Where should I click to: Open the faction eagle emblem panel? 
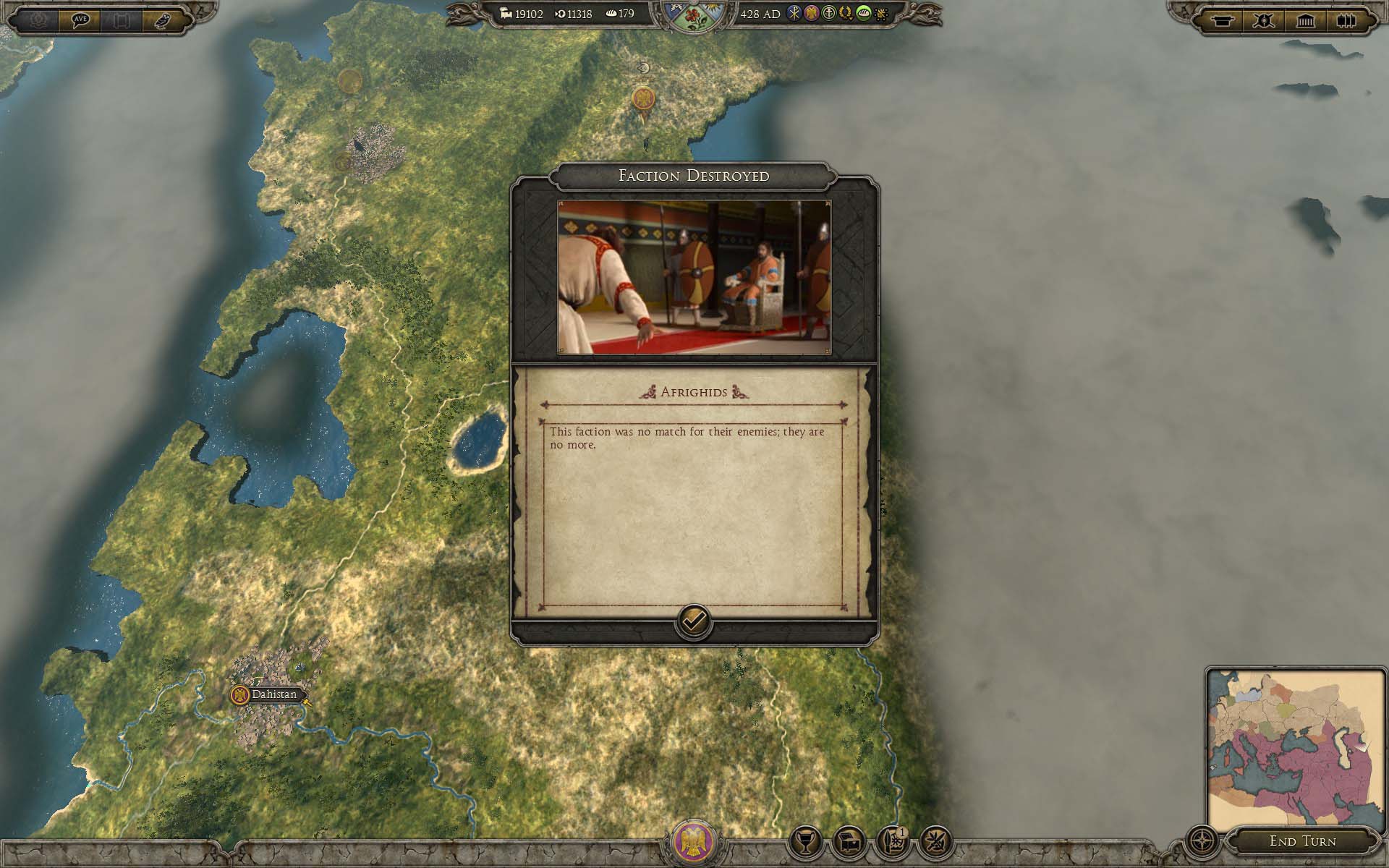[x=693, y=843]
